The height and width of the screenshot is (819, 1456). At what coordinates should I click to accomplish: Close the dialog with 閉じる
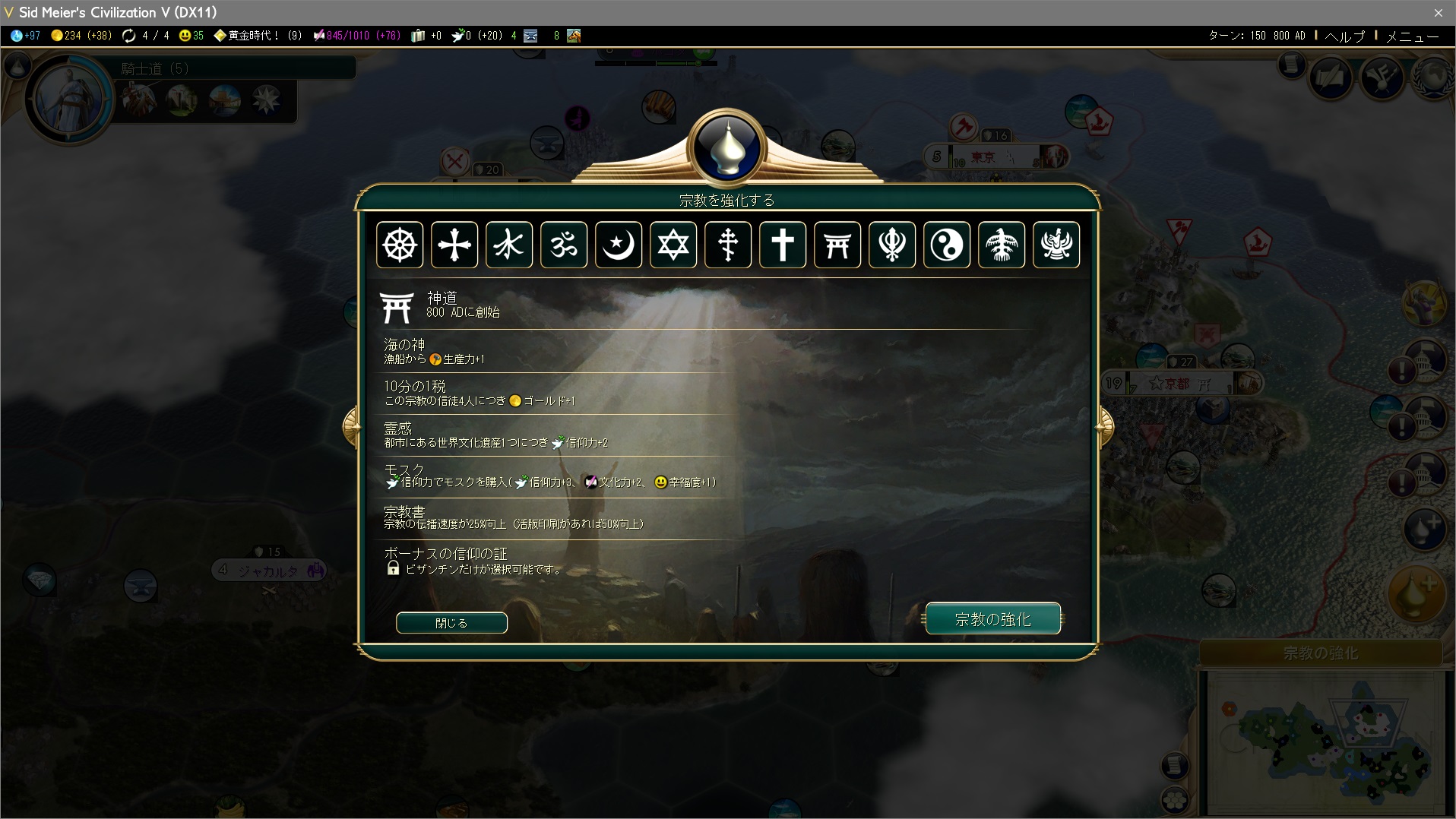point(451,623)
